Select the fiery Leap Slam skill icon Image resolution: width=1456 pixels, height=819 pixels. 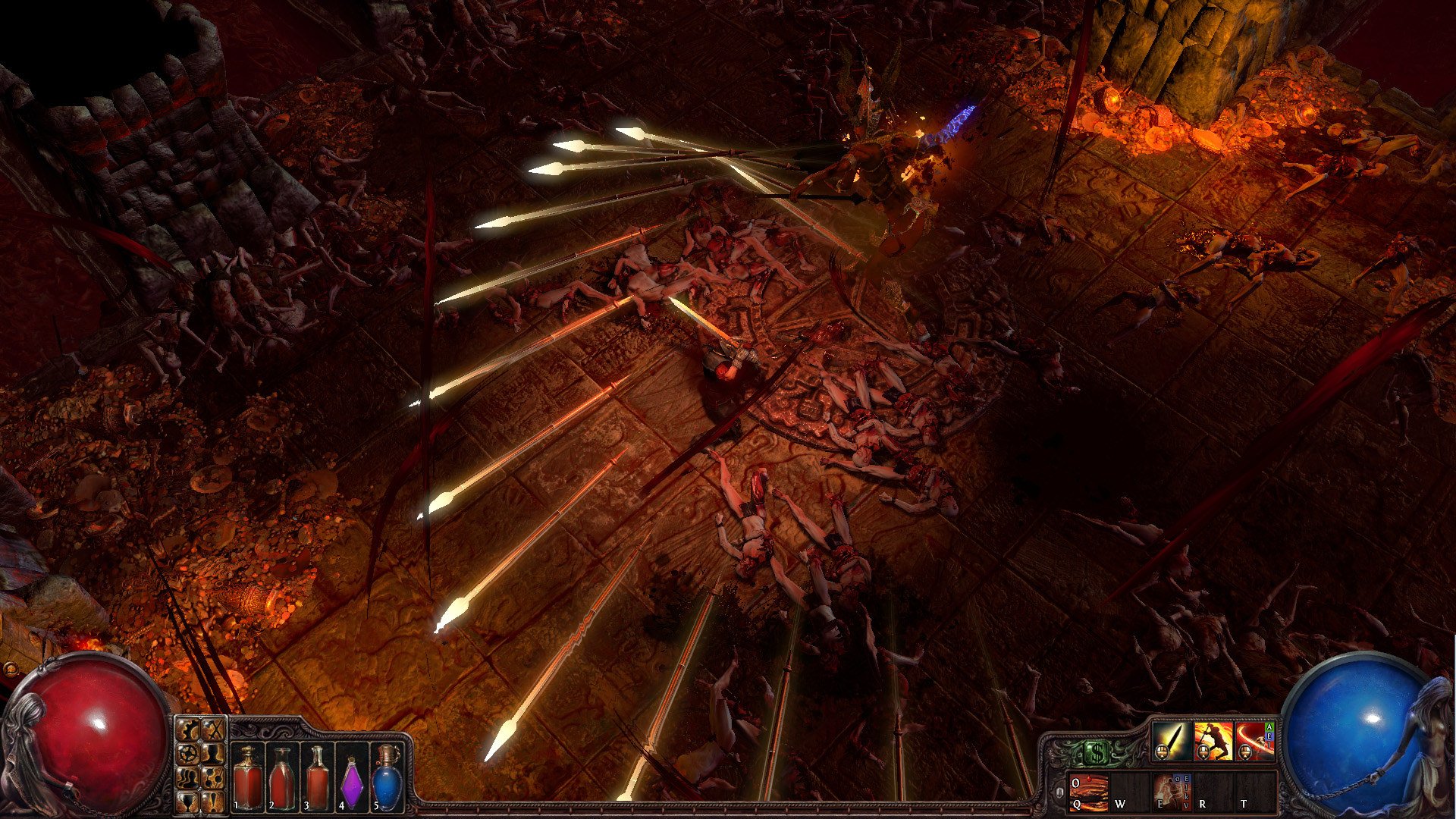coord(1212,741)
